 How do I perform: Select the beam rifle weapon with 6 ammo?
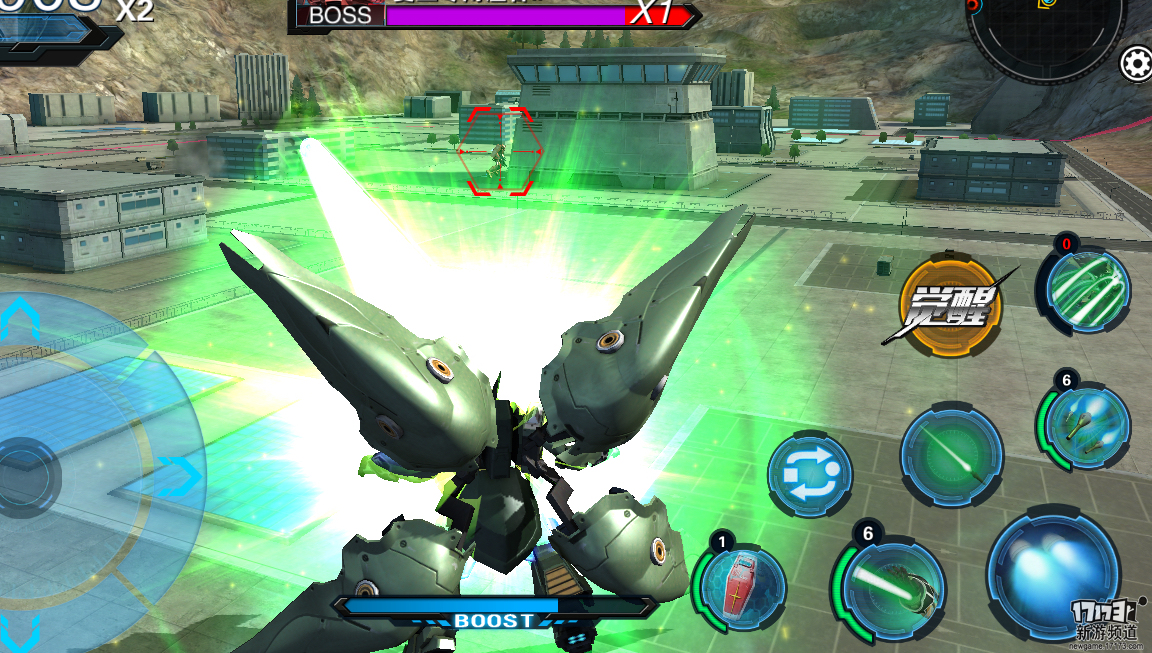[889, 588]
